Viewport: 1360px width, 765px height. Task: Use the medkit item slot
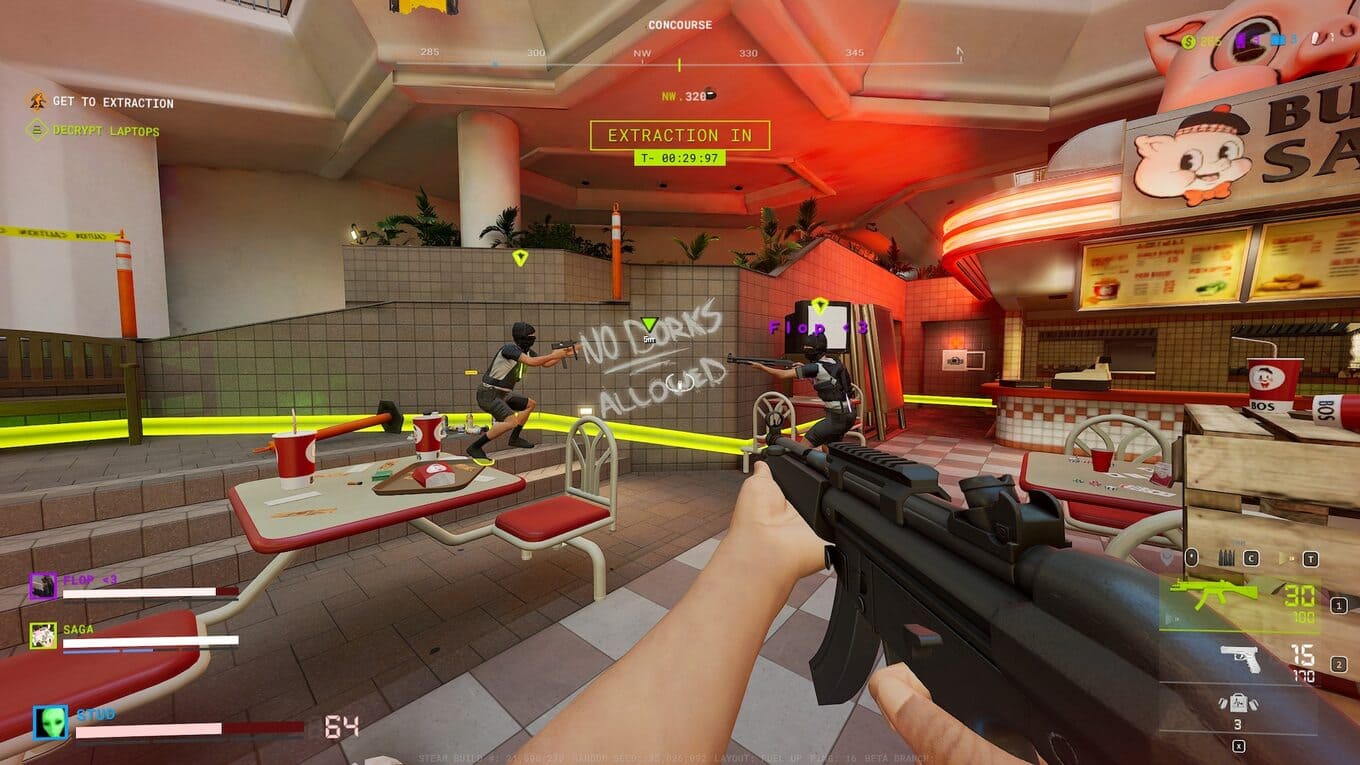(1236, 704)
